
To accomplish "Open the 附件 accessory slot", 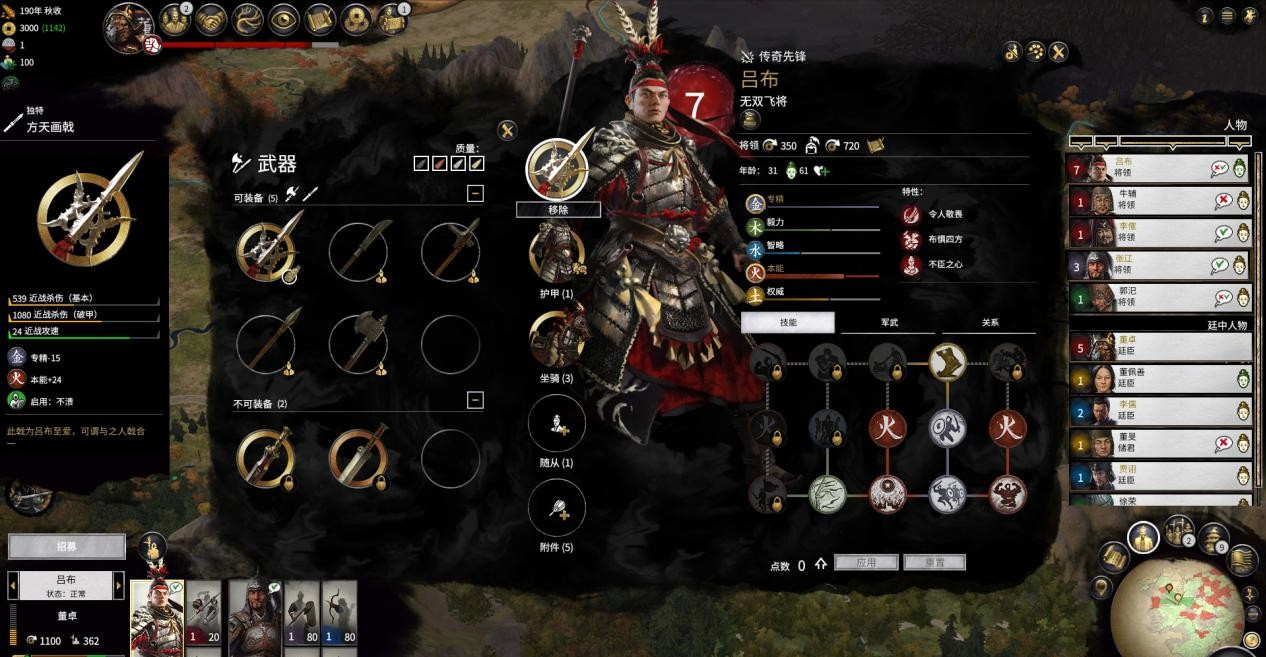I will click(x=557, y=508).
